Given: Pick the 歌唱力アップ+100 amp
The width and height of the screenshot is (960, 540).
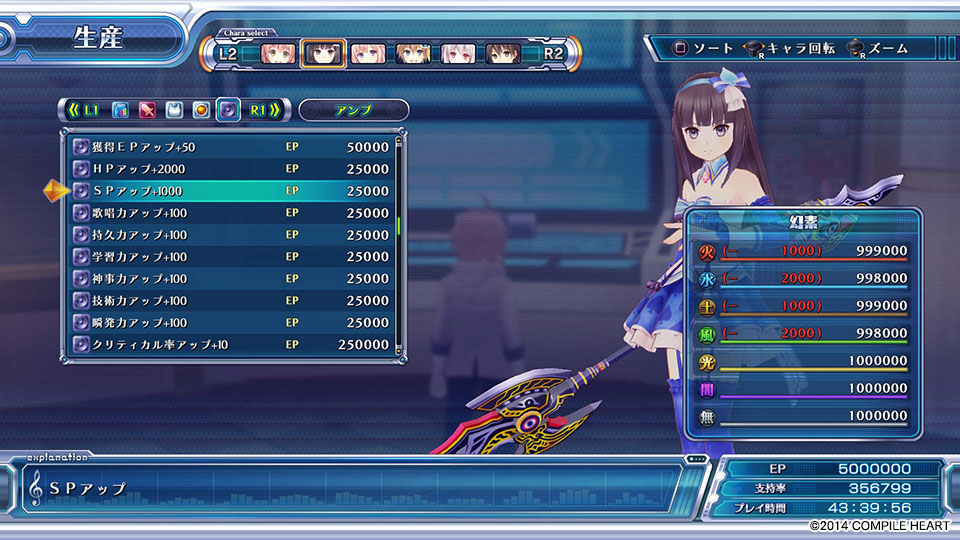Looking at the screenshot, I should (x=232, y=213).
